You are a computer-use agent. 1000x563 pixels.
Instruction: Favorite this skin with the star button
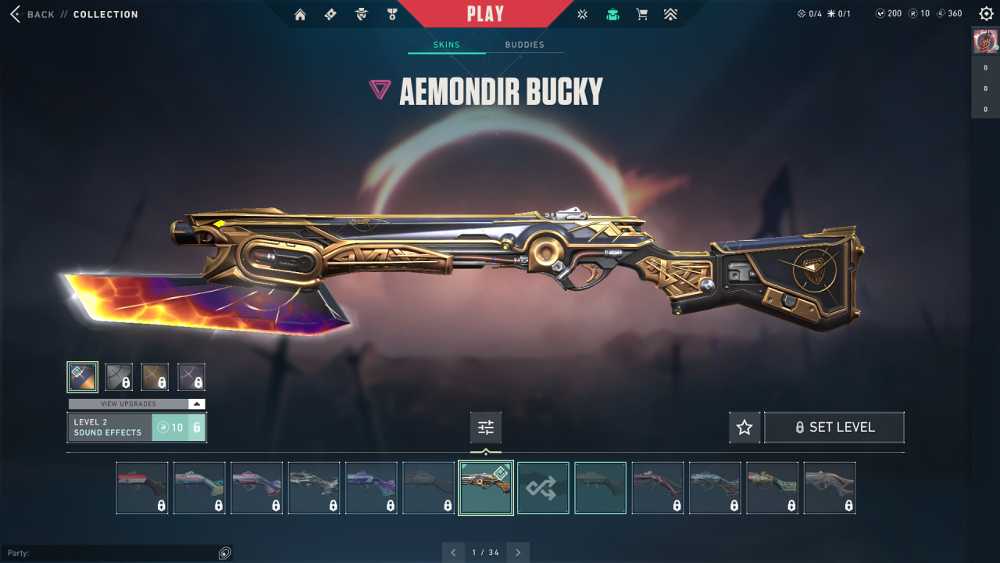coord(744,428)
